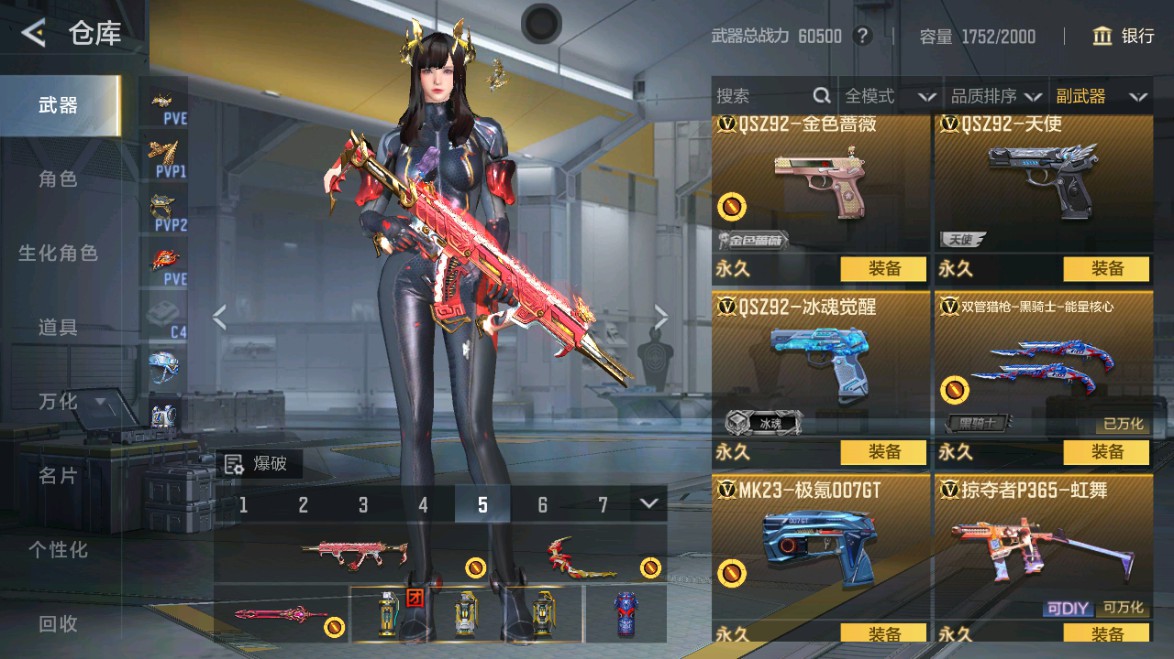This screenshot has height=659, width=1174.
Task: Select loadout slot number 3
Action: [363, 505]
